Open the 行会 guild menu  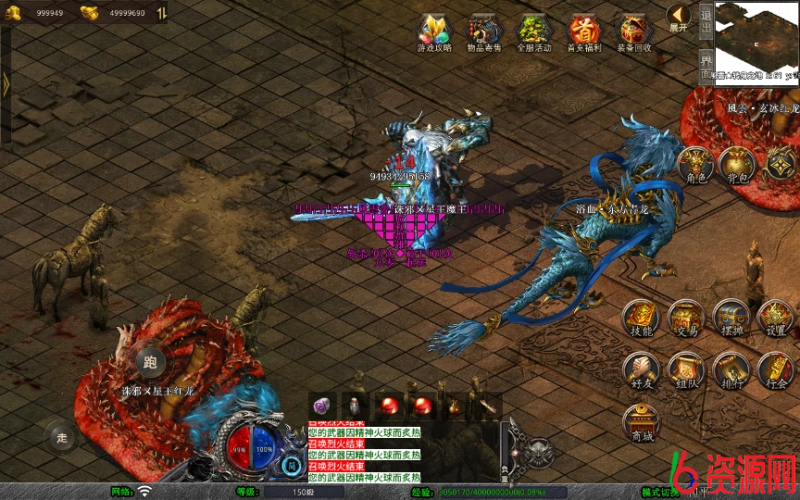[775, 368]
